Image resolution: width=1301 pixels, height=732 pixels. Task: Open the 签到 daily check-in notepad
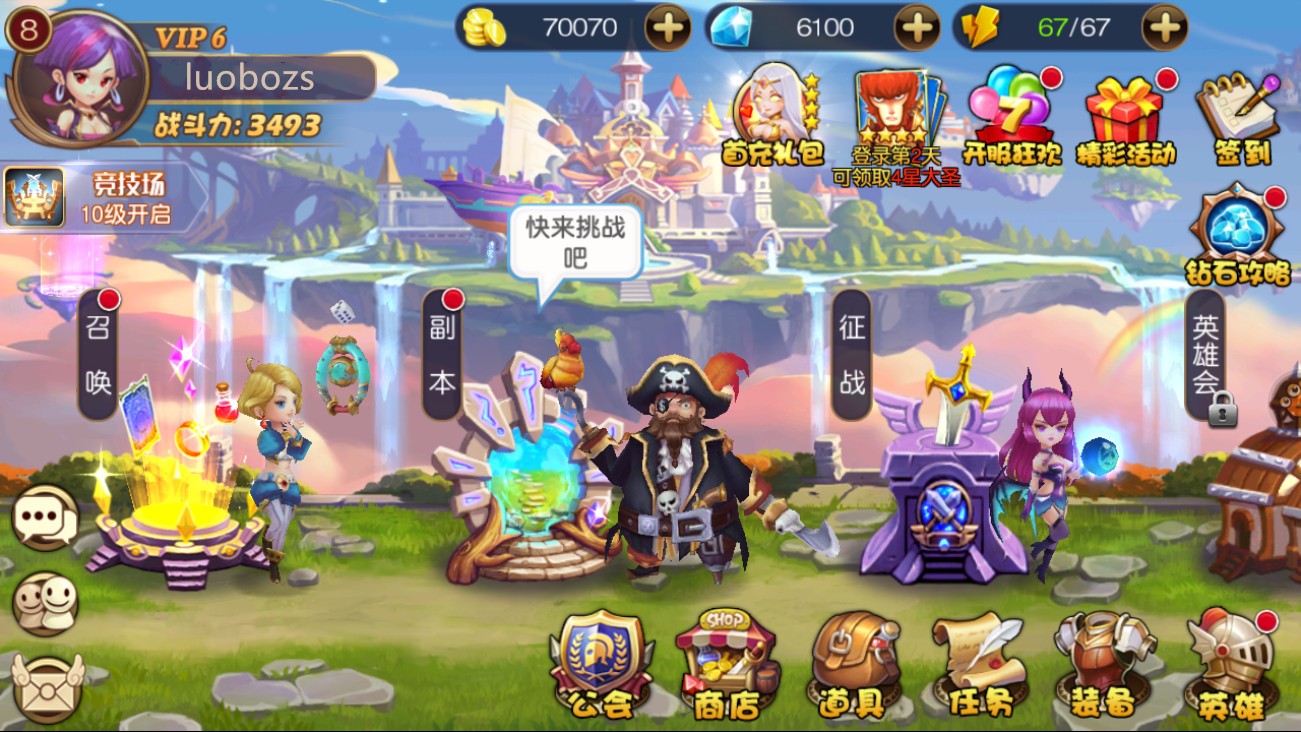[x=1238, y=116]
